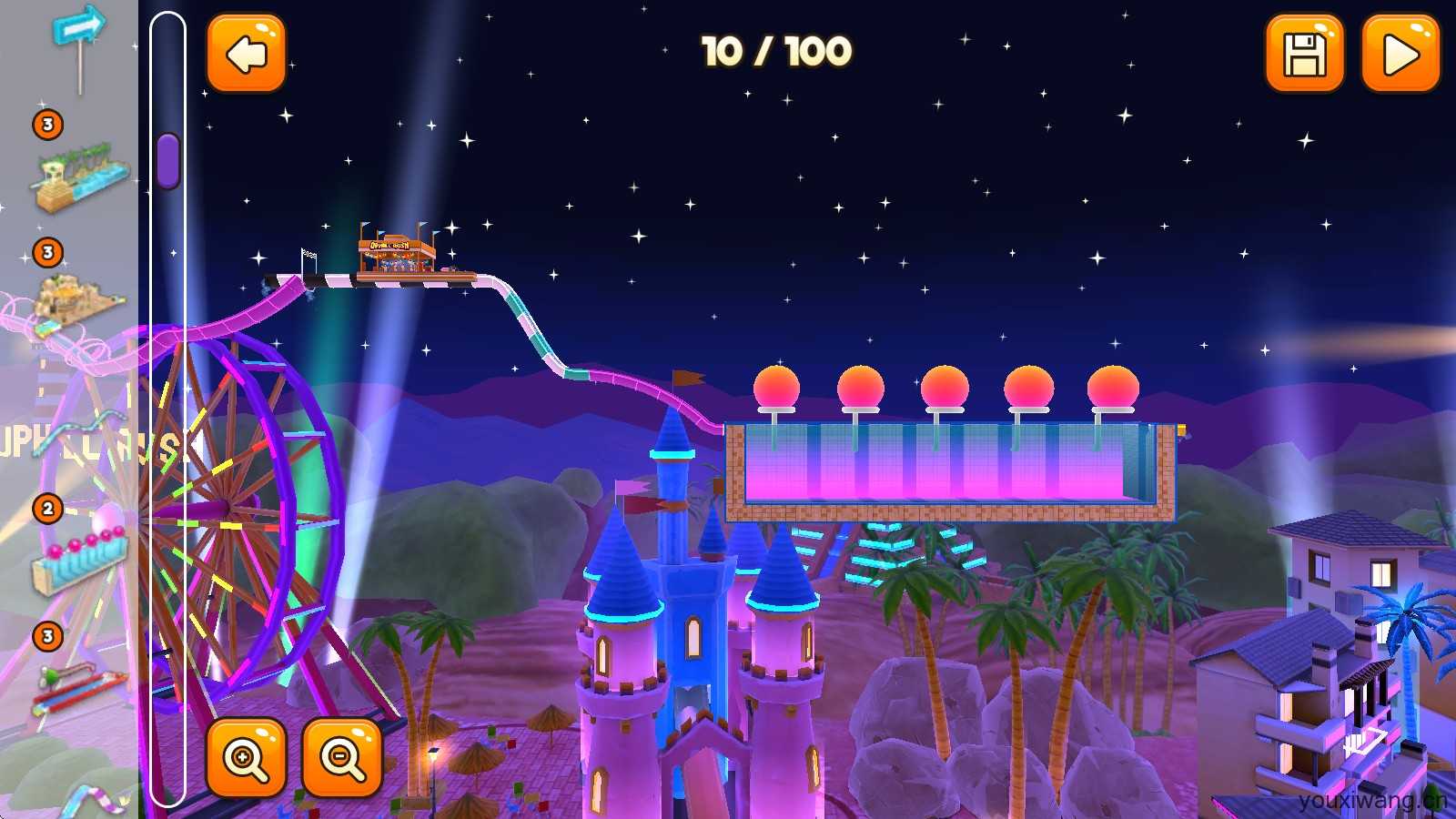Zoom in with the plus magnifier button
Viewport: 1456px width, 819px height.
(x=247, y=757)
